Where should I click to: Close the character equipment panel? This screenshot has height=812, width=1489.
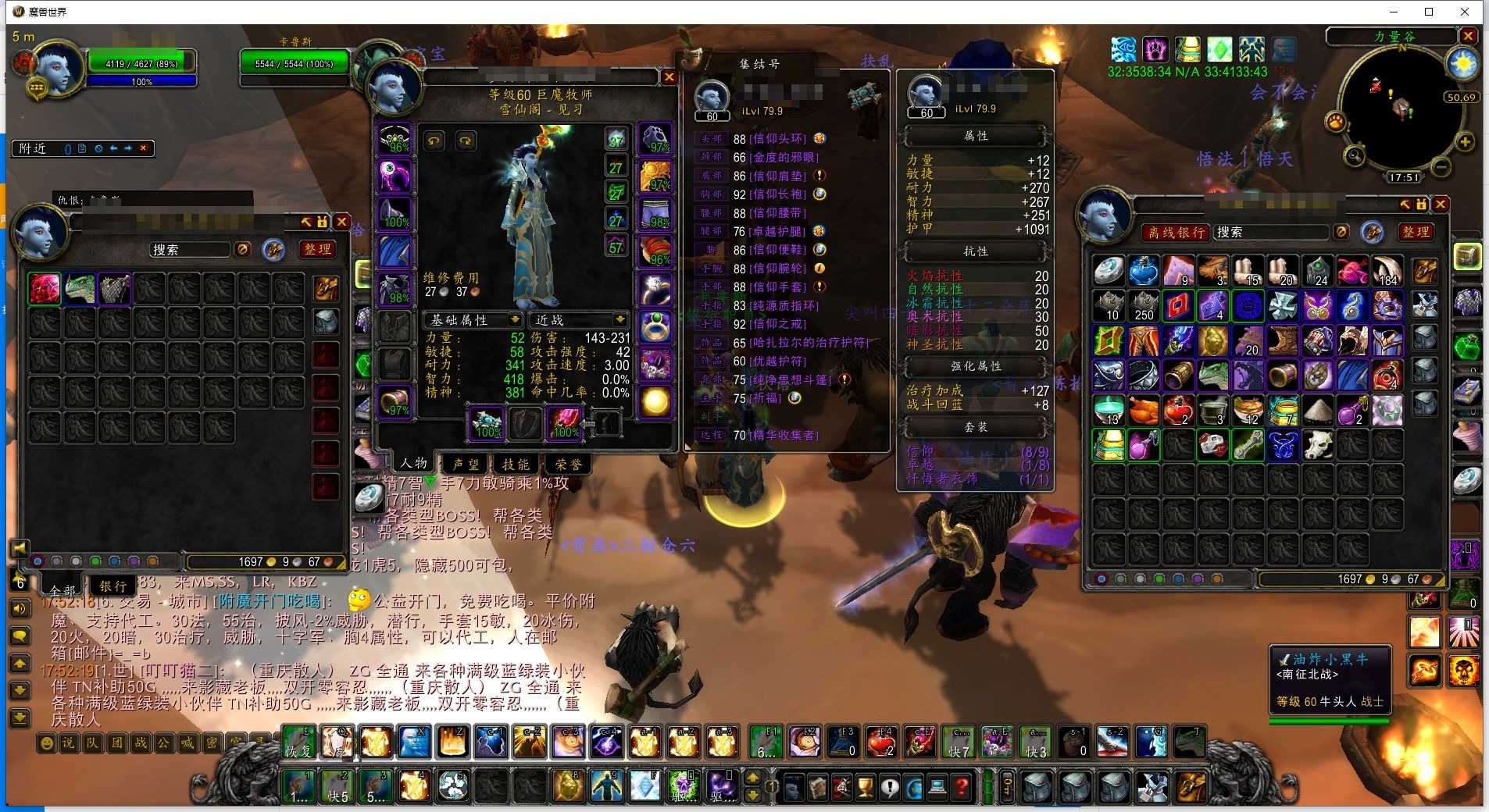click(x=669, y=77)
